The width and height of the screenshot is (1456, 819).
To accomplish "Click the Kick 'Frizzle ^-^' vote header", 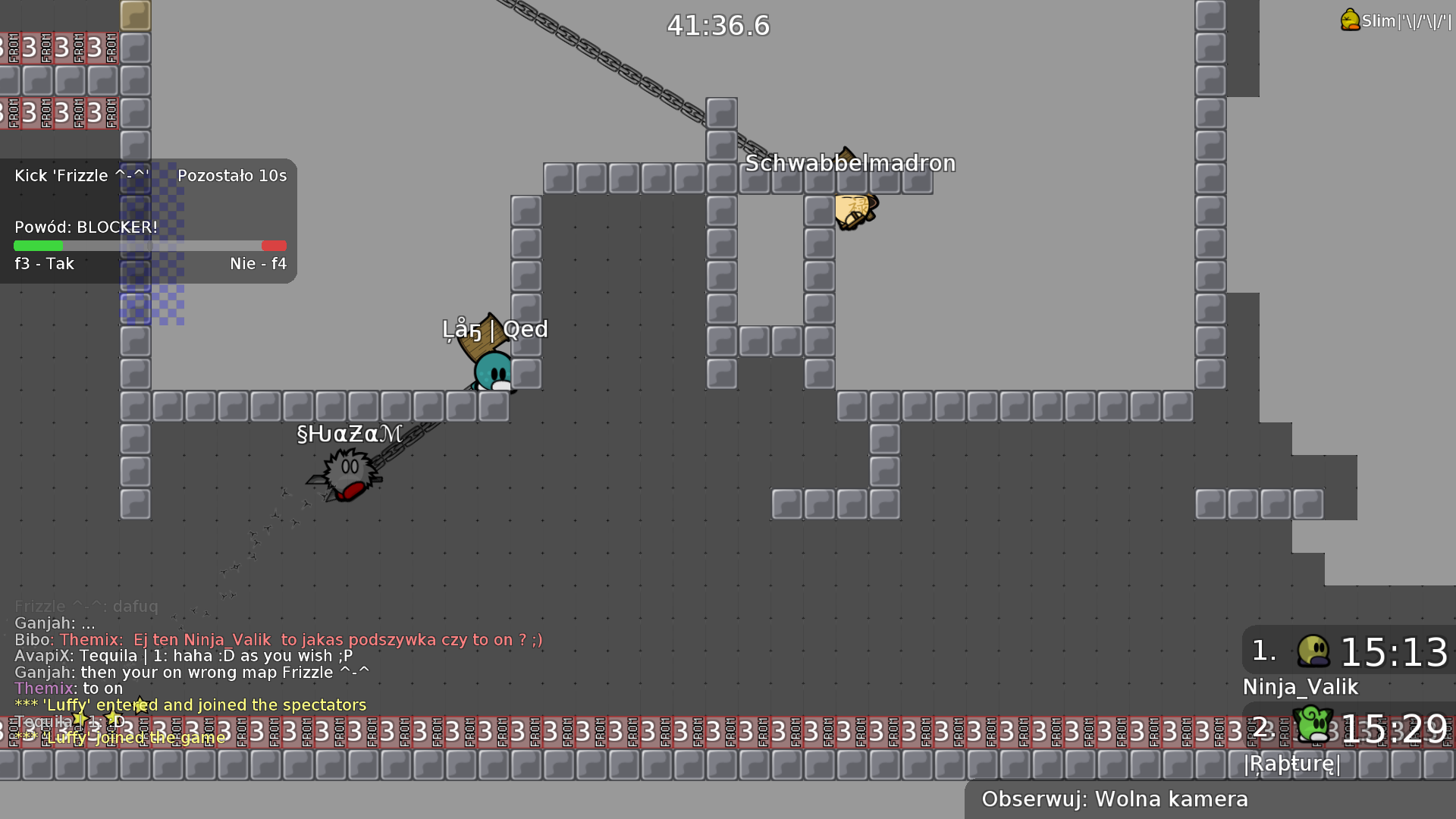I will pos(82,175).
